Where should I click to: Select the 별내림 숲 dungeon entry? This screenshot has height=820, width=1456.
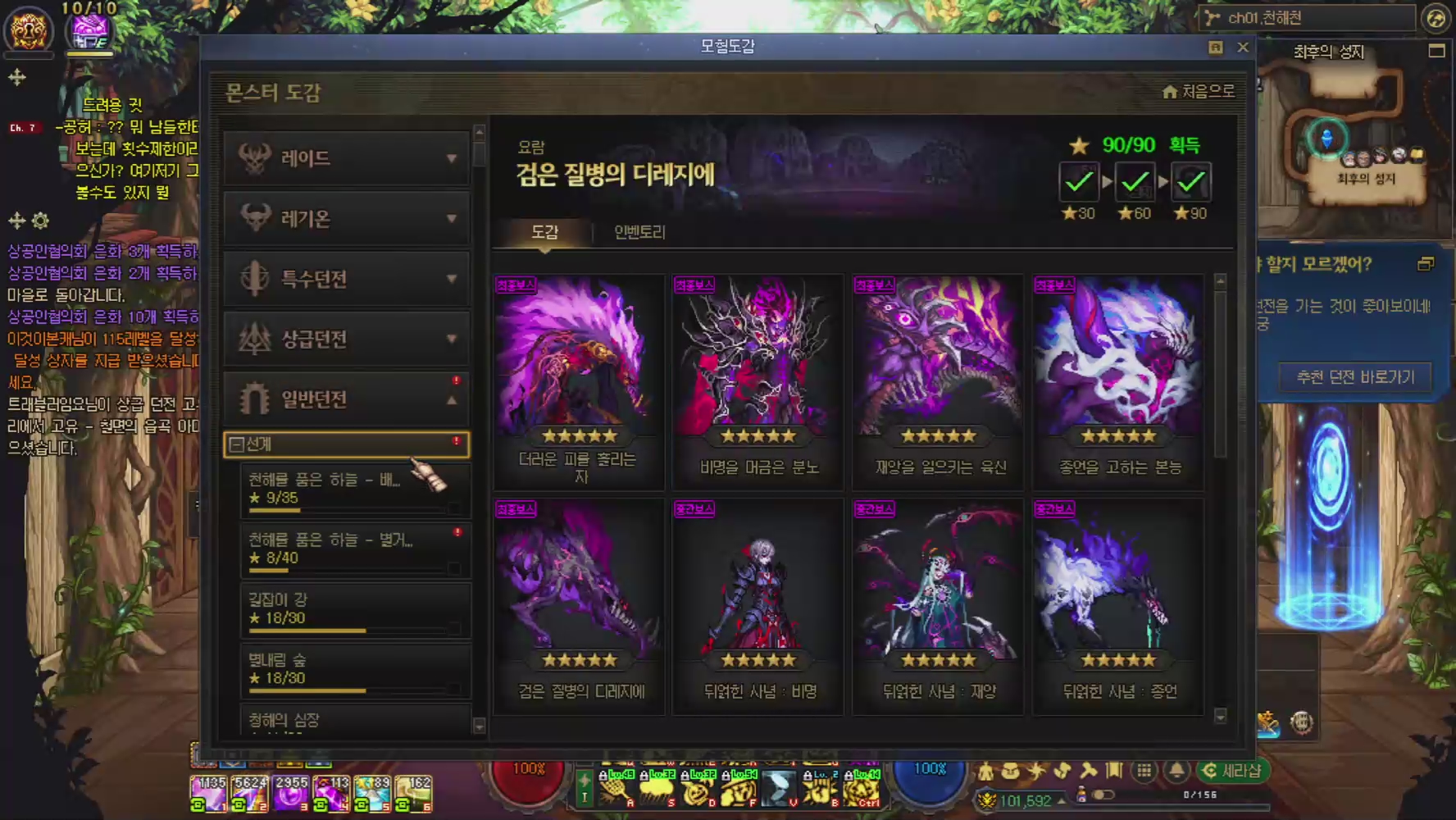354,669
